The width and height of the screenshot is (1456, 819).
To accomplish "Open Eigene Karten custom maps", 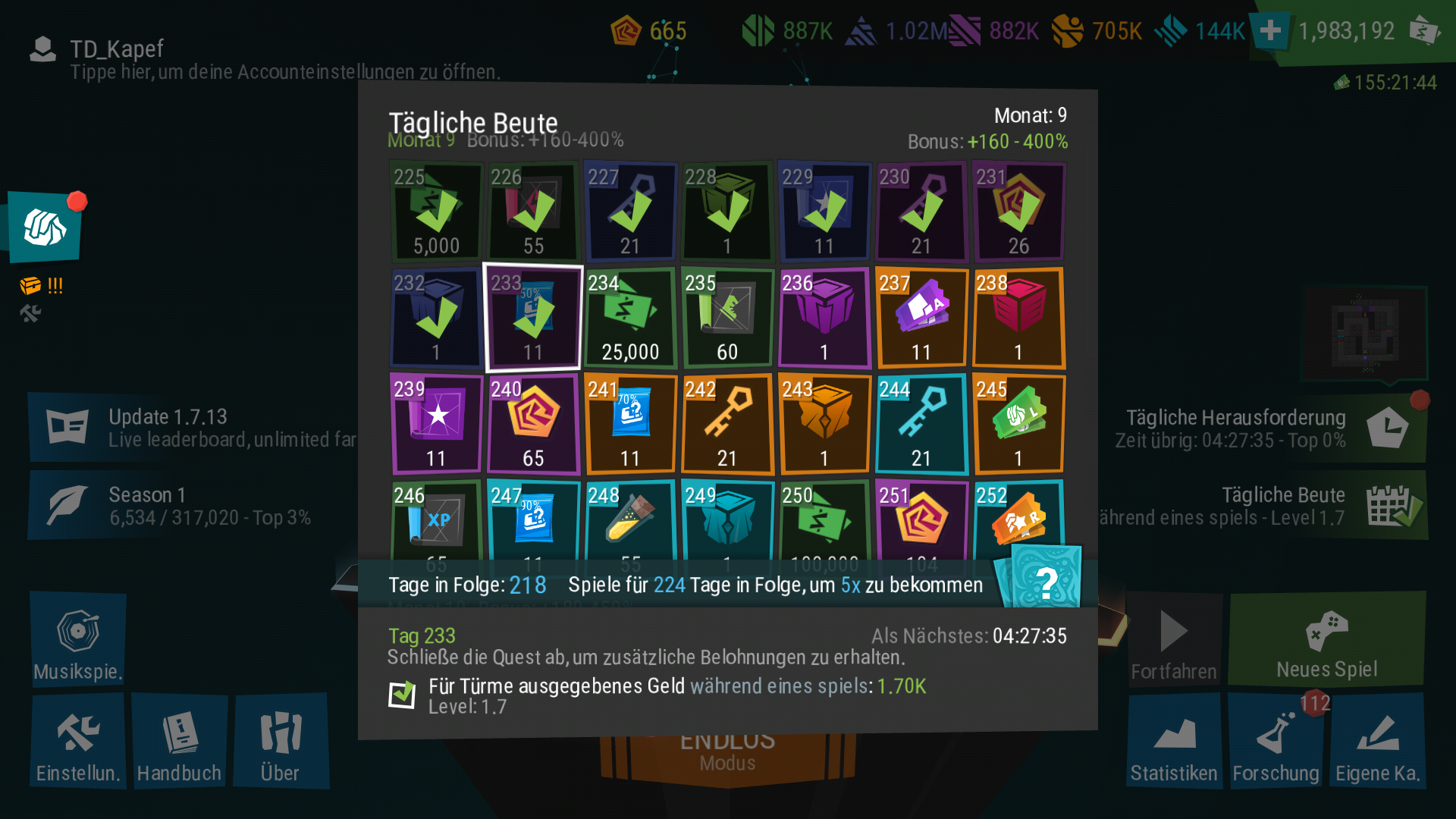I will pos(1377,742).
